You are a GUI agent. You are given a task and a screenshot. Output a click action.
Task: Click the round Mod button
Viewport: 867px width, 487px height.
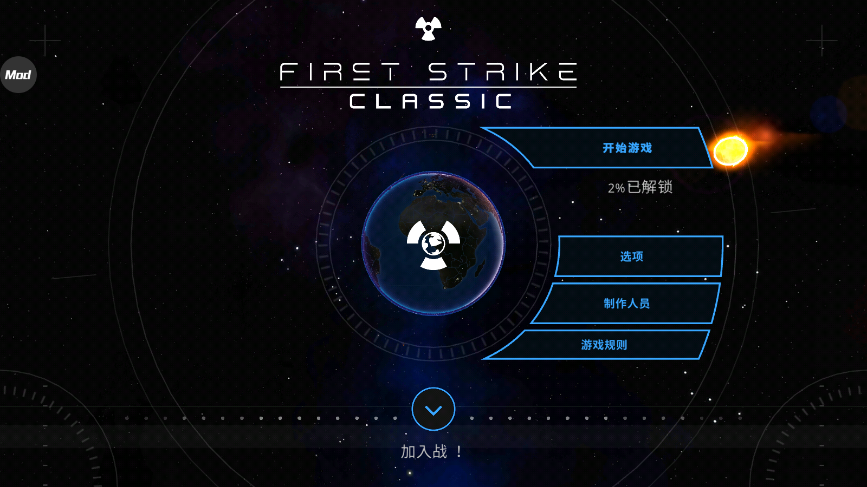pos(18,75)
